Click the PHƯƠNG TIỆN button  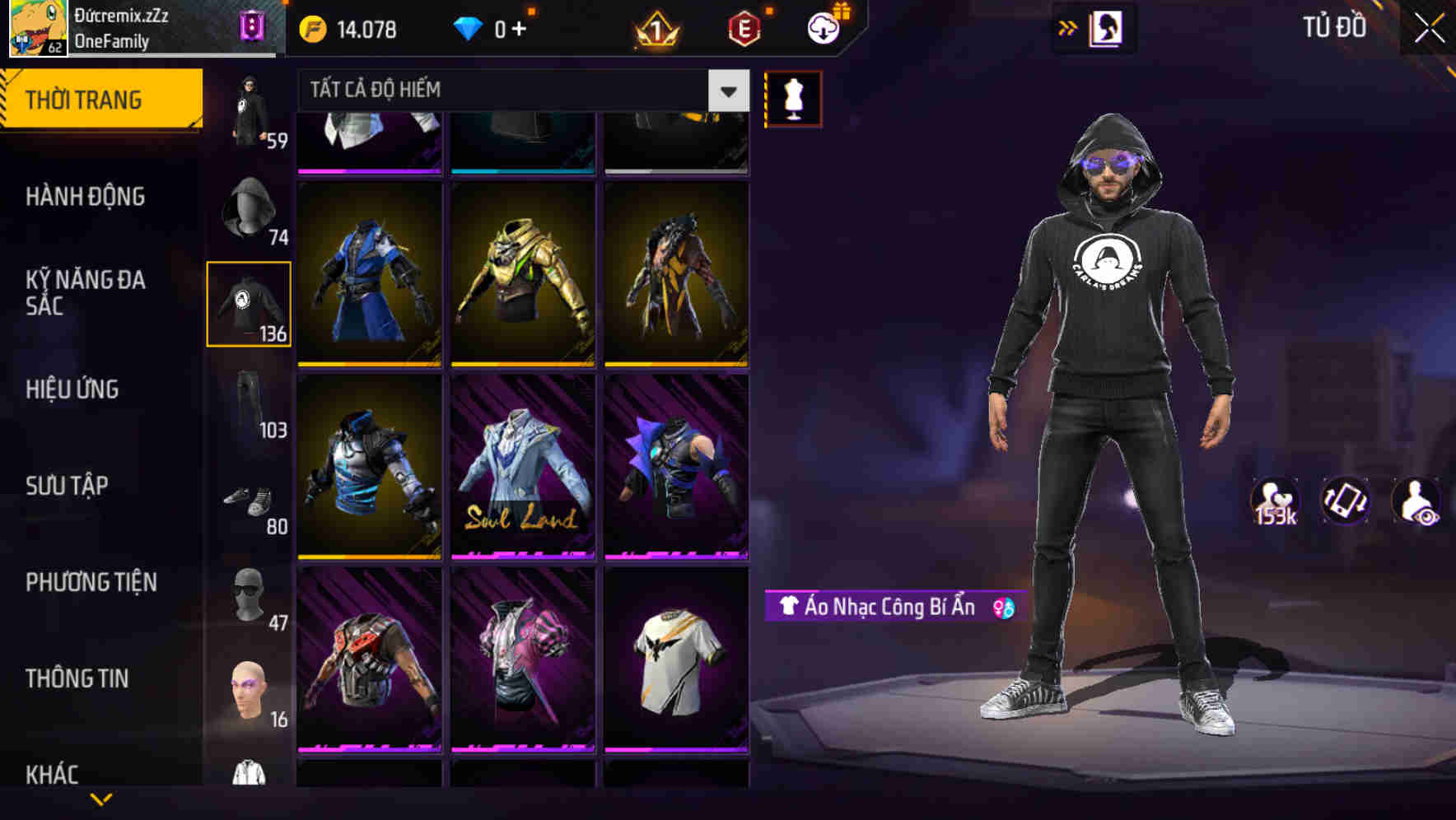91,583
